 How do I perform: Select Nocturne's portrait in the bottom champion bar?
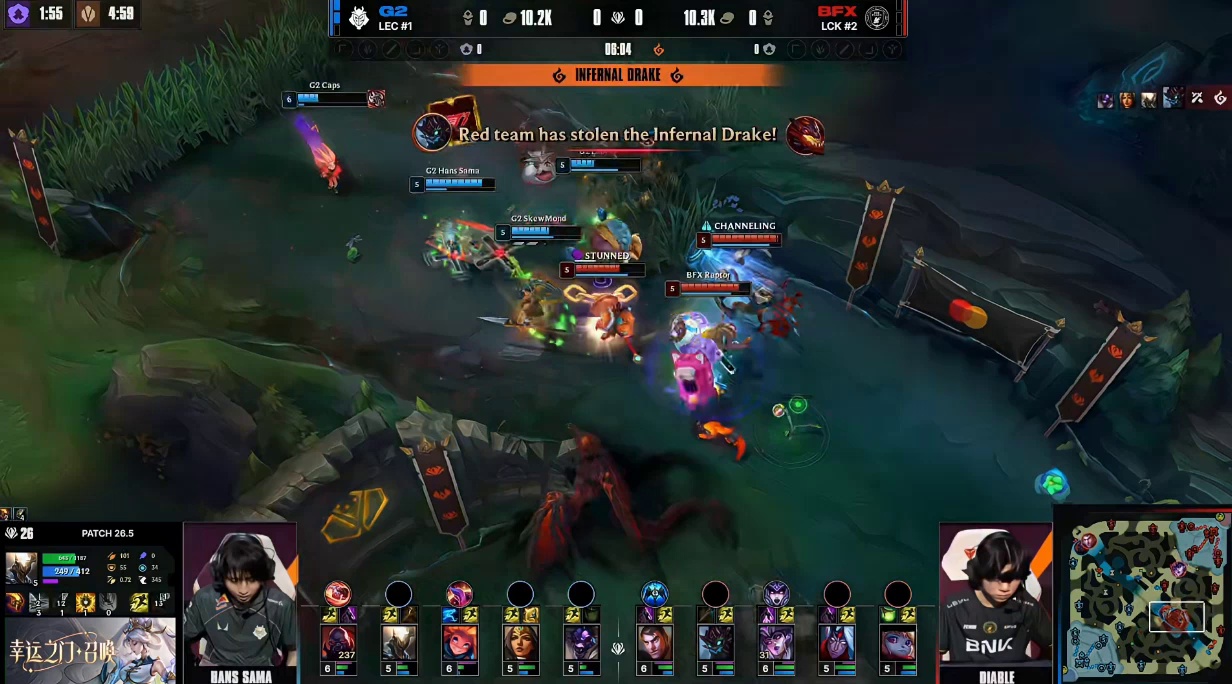715,642
